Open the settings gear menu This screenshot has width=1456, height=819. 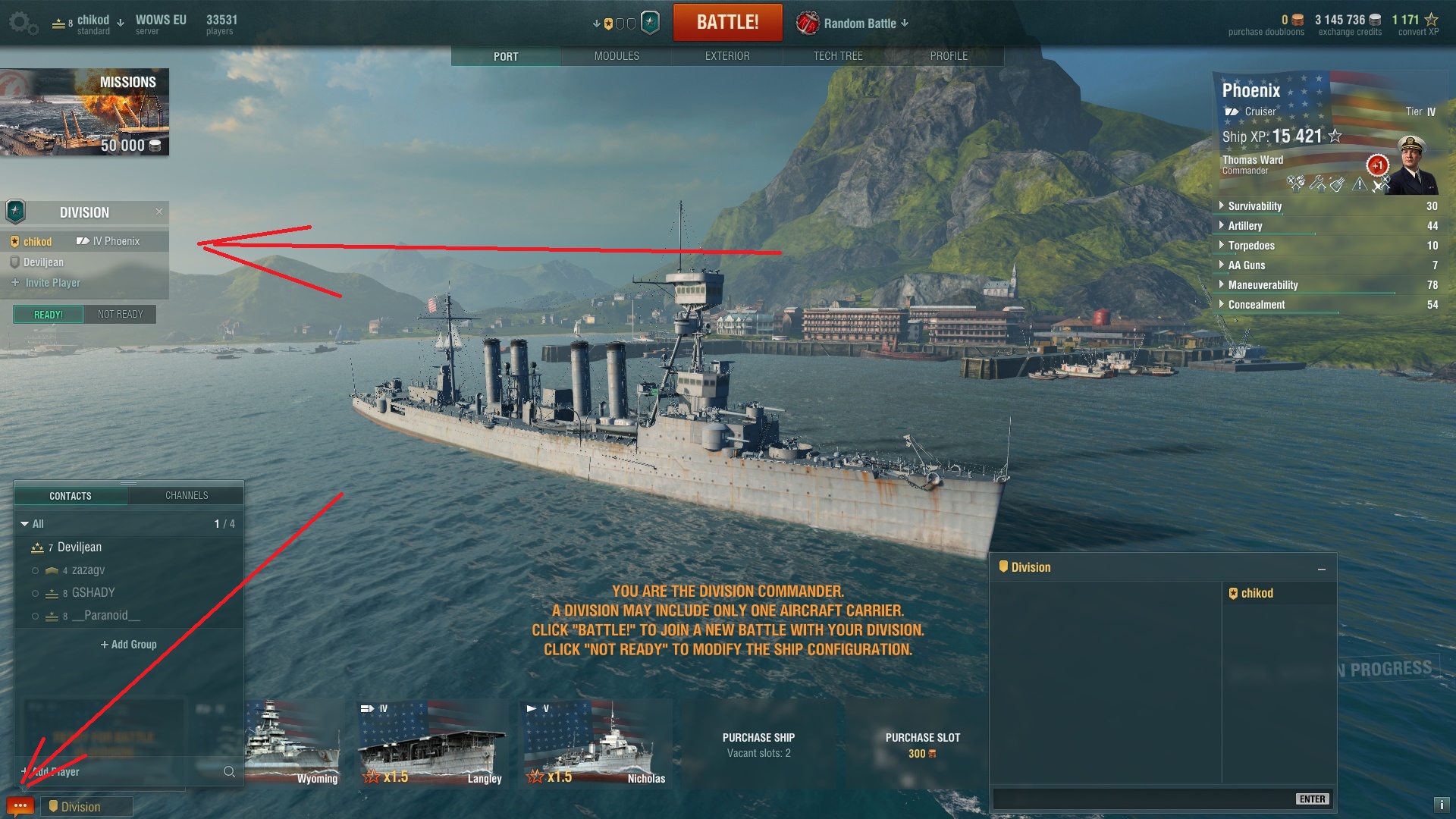pyautogui.click(x=22, y=24)
